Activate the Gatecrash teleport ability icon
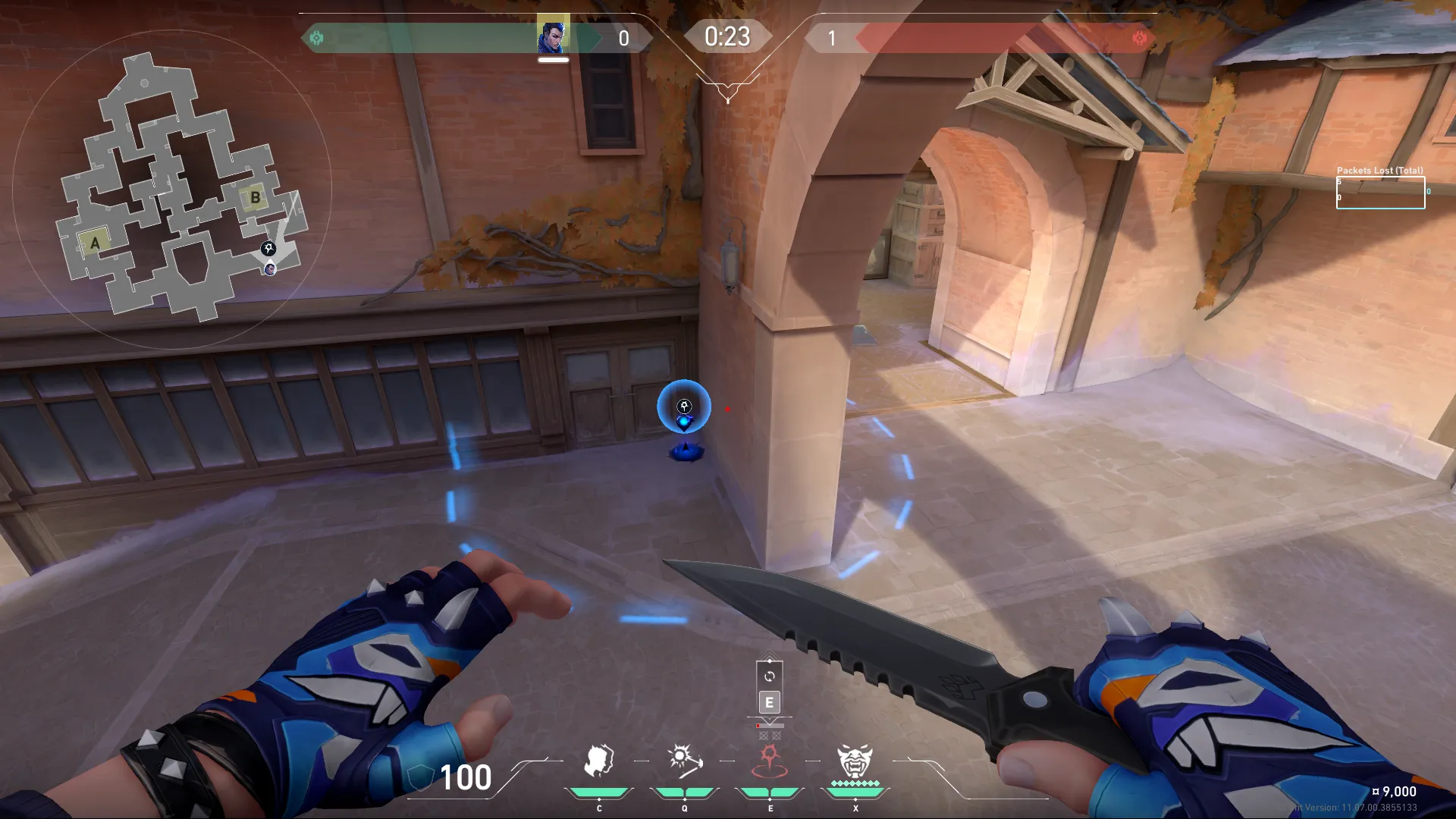The width and height of the screenshot is (1456, 819). pos(770,761)
